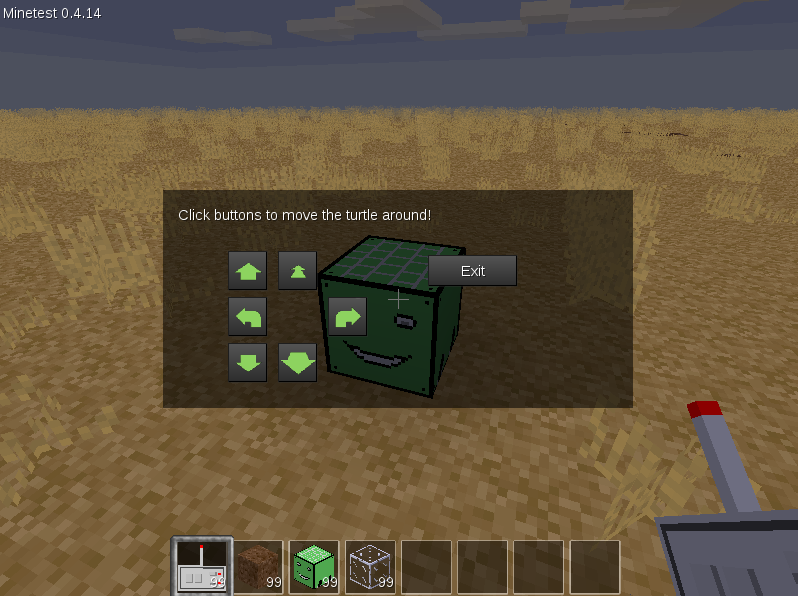Select the remote control hotbar slot
This screenshot has height=596, width=798.
[202, 567]
